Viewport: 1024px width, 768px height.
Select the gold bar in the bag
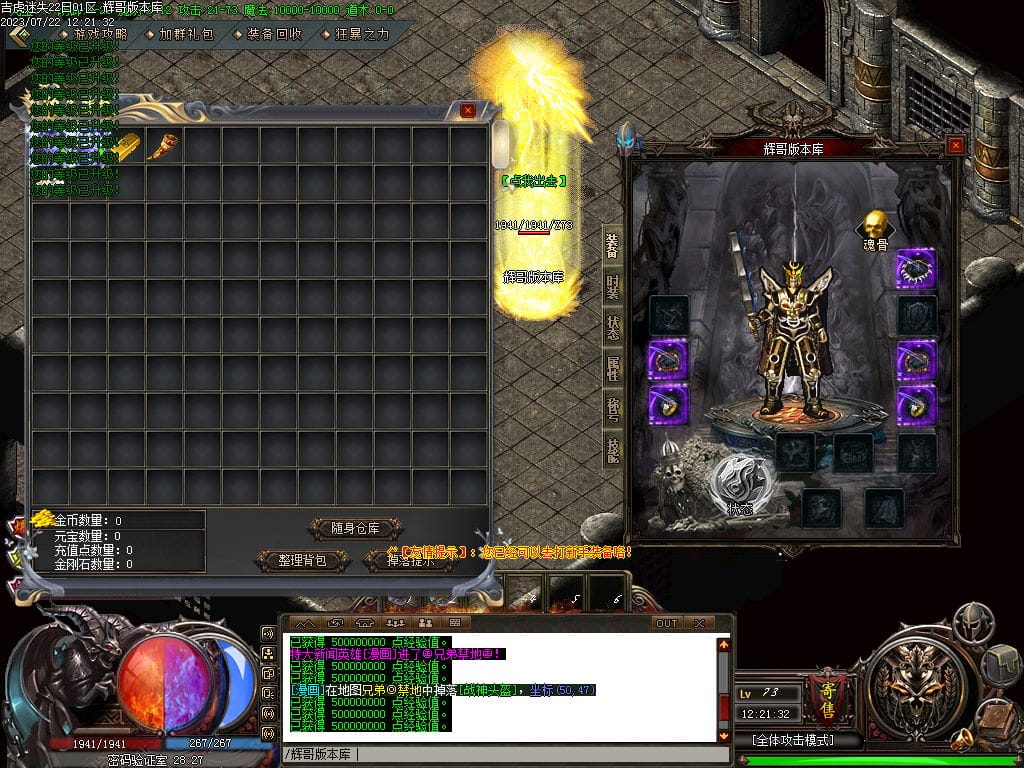coord(126,146)
